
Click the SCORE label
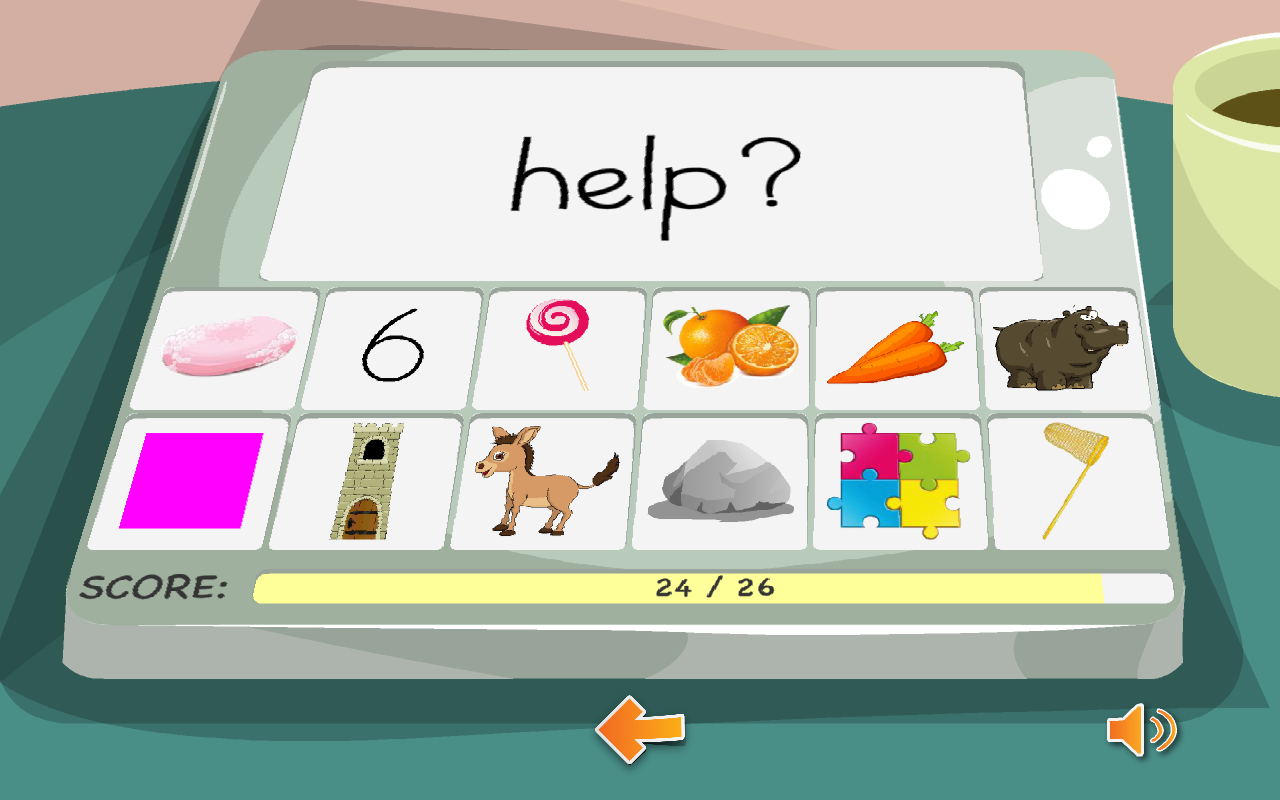tap(152, 587)
